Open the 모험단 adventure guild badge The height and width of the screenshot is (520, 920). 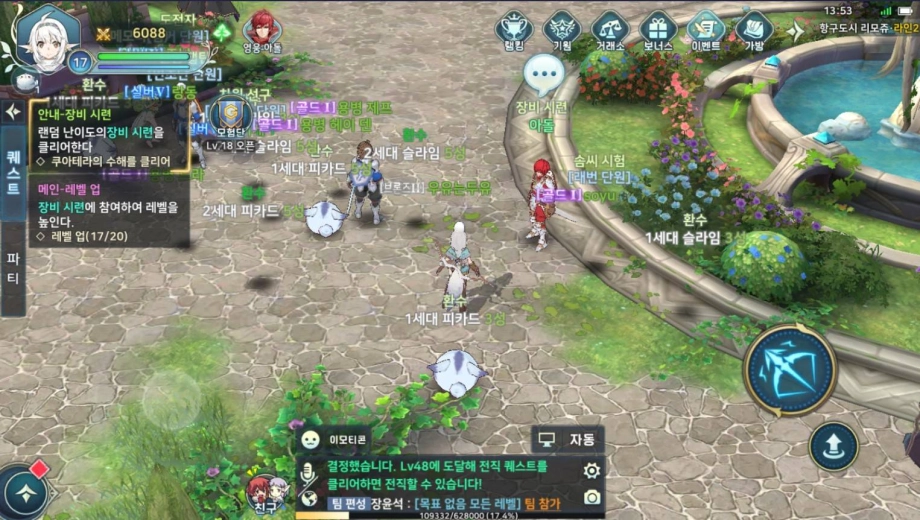click(229, 117)
